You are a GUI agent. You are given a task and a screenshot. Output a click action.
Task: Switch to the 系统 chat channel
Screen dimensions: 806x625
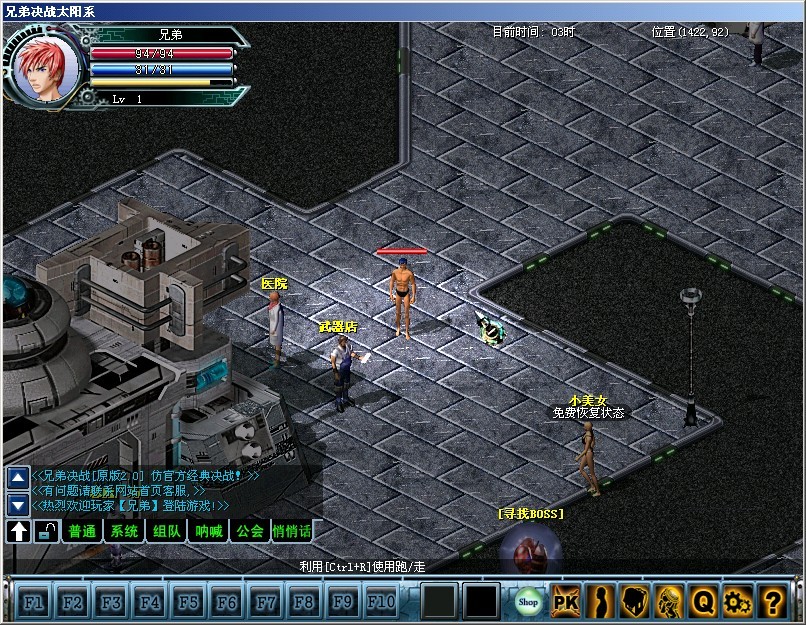(x=124, y=531)
